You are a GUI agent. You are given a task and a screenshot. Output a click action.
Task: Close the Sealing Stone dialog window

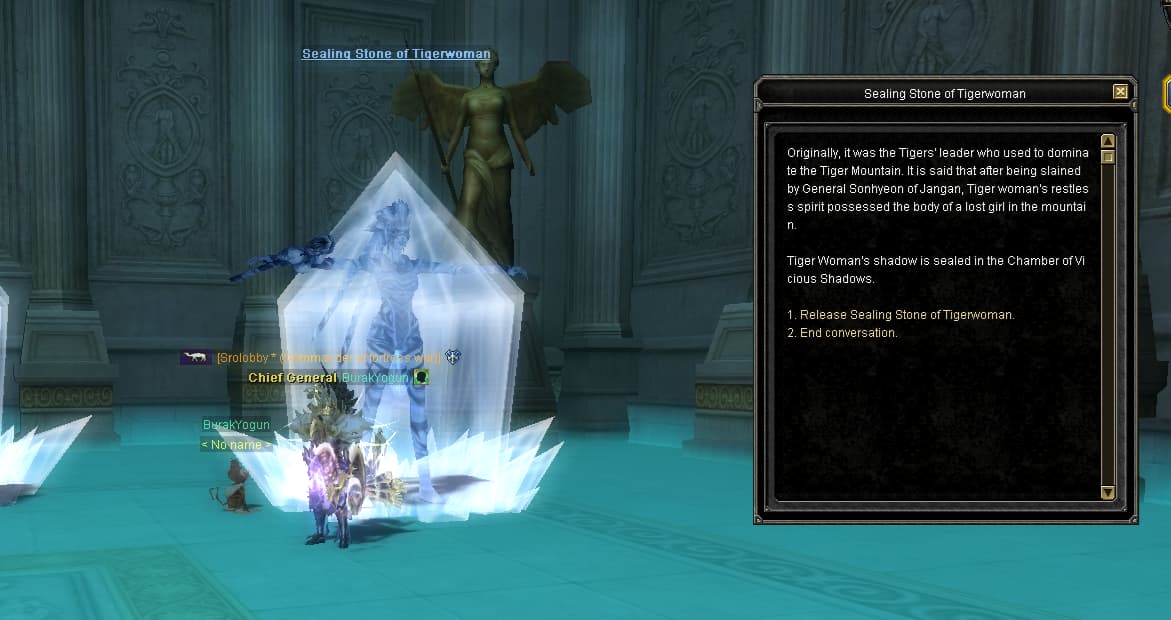tap(1120, 92)
